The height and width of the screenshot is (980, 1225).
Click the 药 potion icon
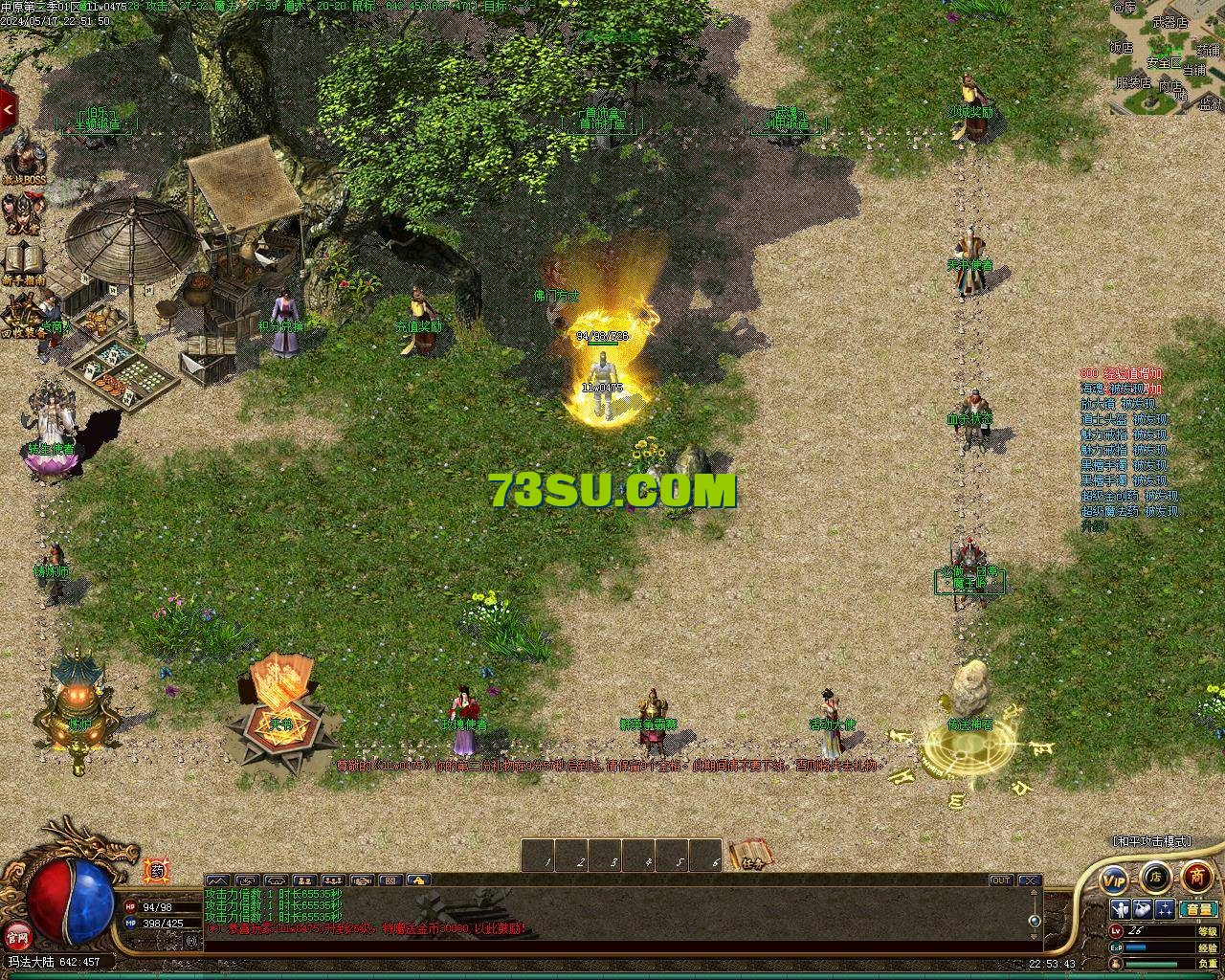156,871
